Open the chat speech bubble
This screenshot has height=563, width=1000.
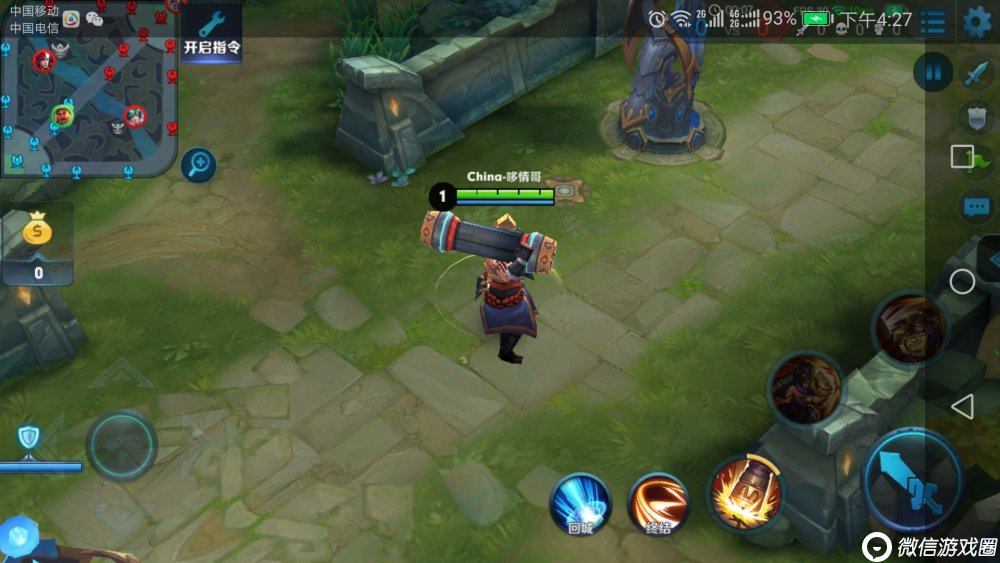pos(976,208)
